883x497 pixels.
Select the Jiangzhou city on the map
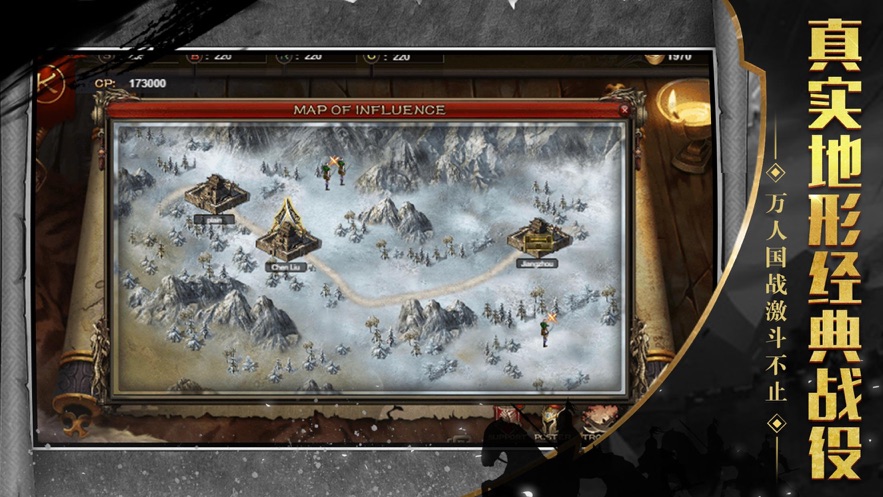(x=538, y=240)
